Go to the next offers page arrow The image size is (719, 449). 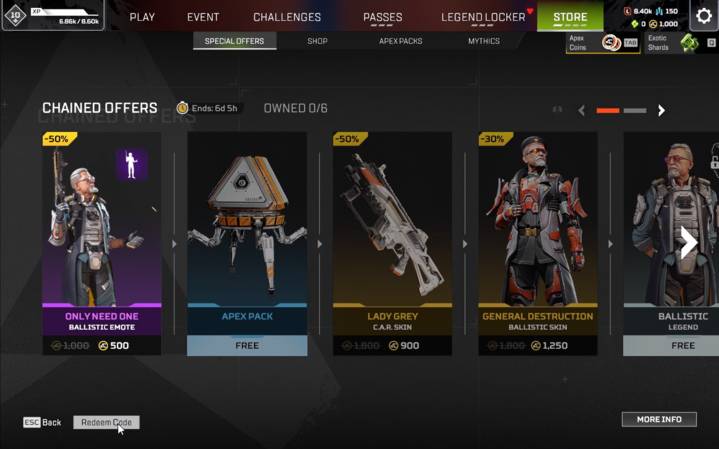coord(661,110)
